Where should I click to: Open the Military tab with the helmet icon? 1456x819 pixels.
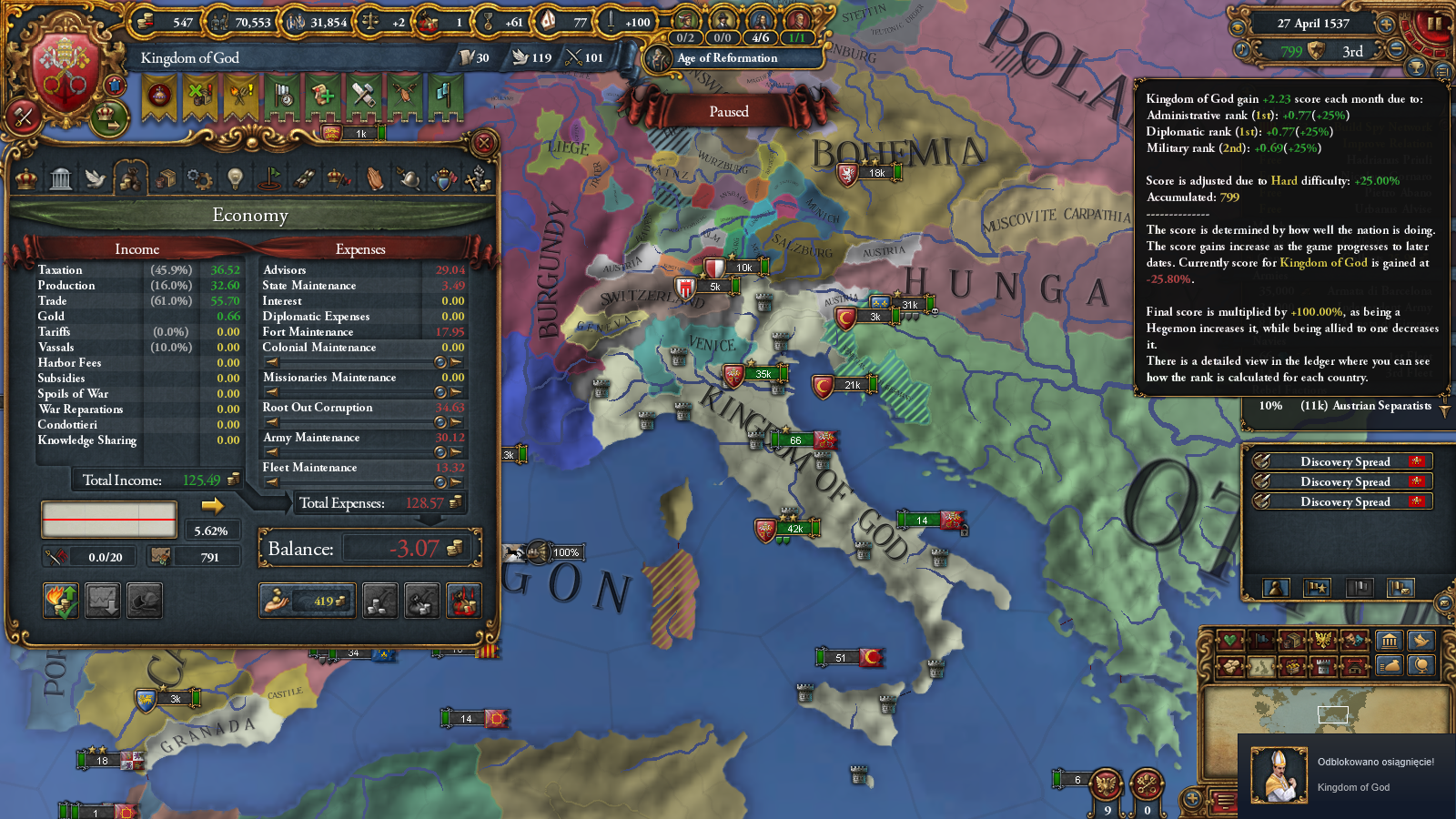(409, 178)
